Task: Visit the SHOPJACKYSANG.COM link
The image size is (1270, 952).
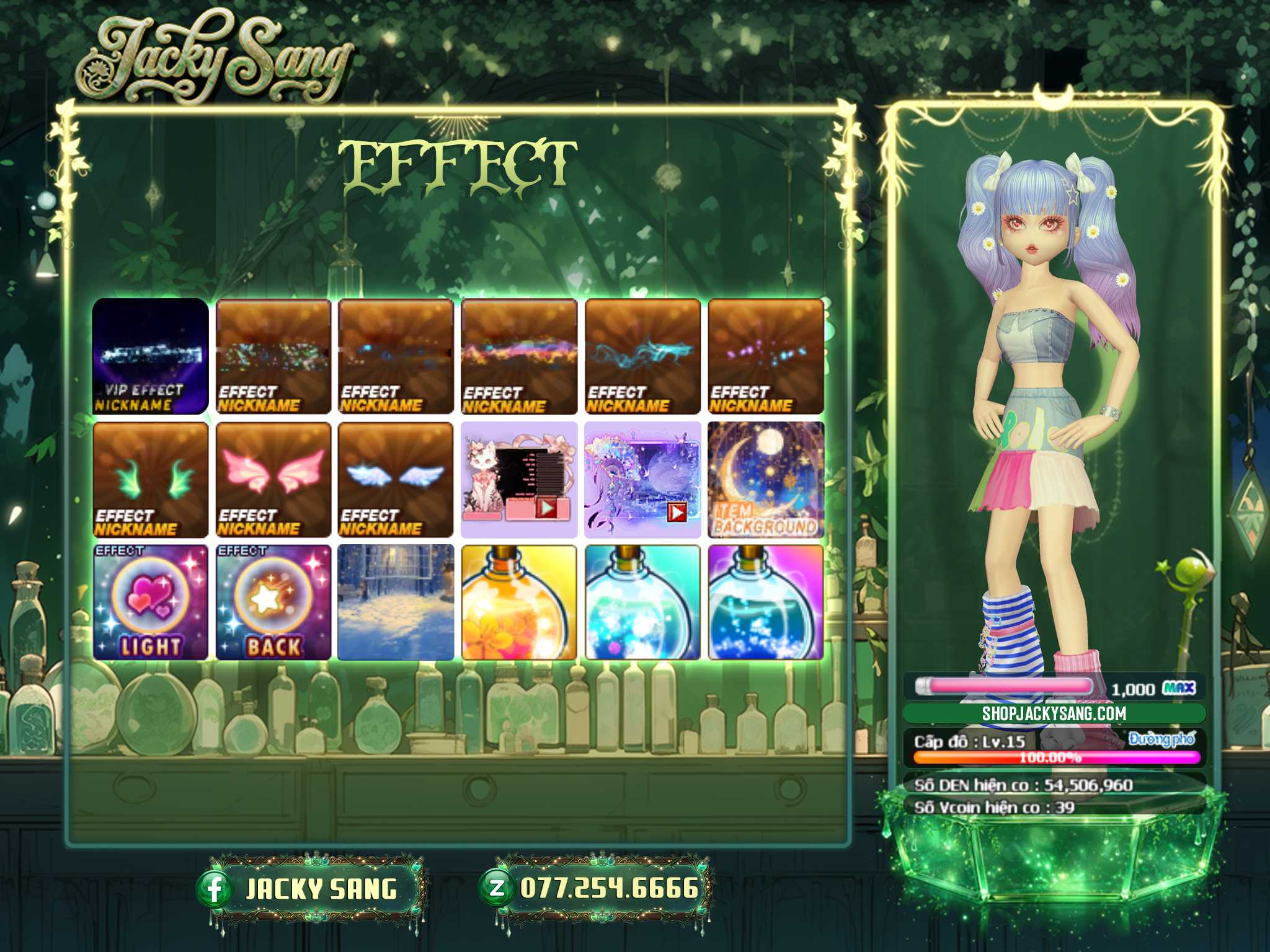Action: pyautogui.click(x=1054, y=713)
